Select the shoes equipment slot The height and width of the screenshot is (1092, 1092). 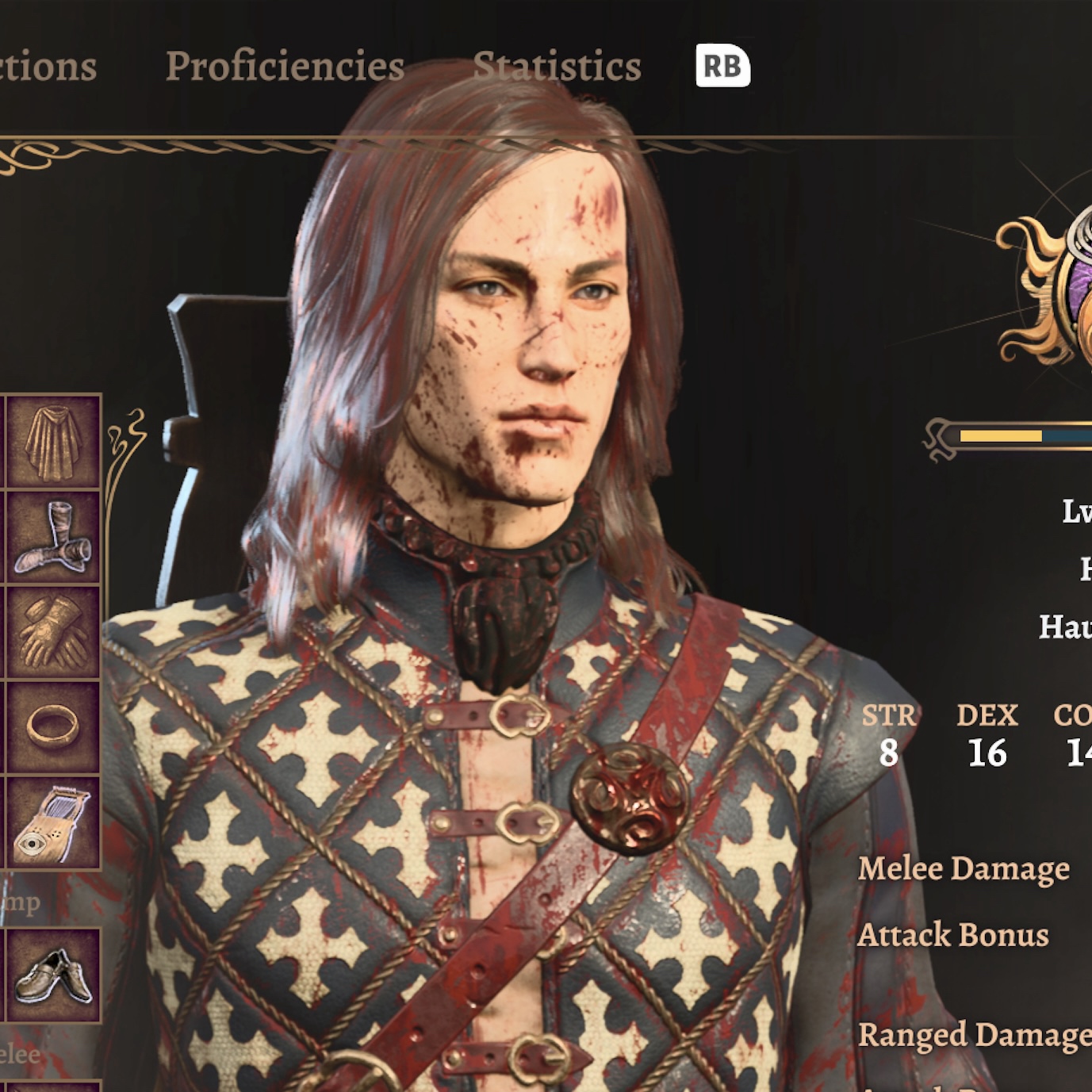[x=53, y=975]
